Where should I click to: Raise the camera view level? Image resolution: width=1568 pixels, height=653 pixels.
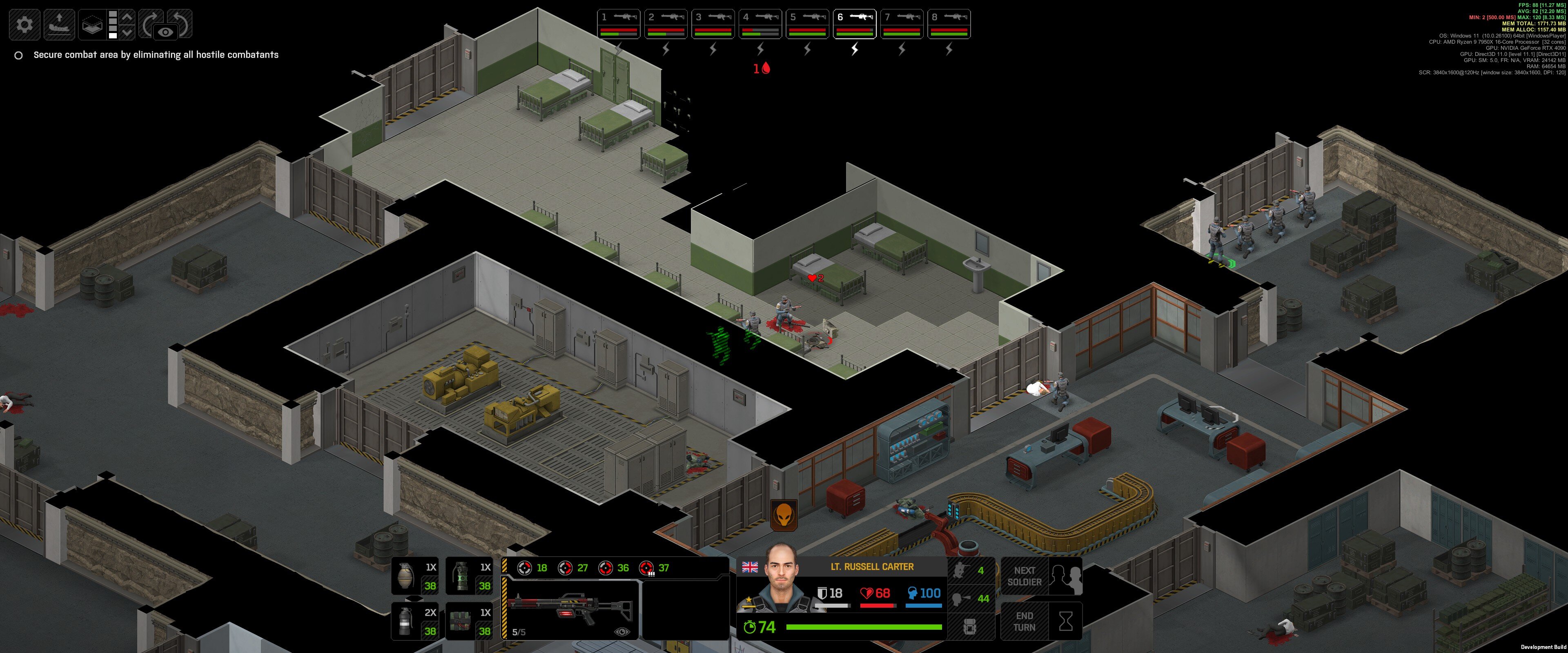point(127,16)
